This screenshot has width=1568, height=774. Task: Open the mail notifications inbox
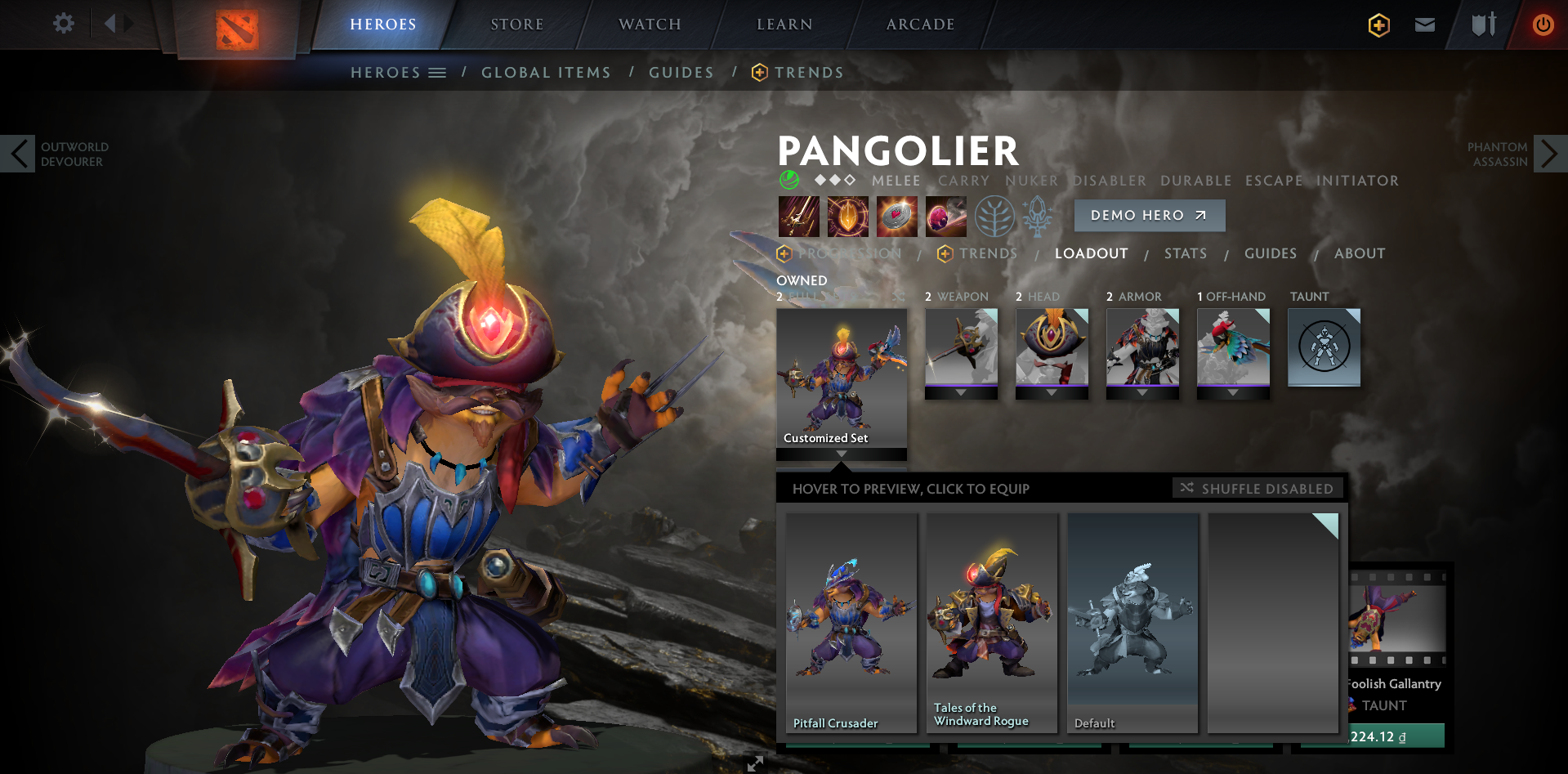1424,25
